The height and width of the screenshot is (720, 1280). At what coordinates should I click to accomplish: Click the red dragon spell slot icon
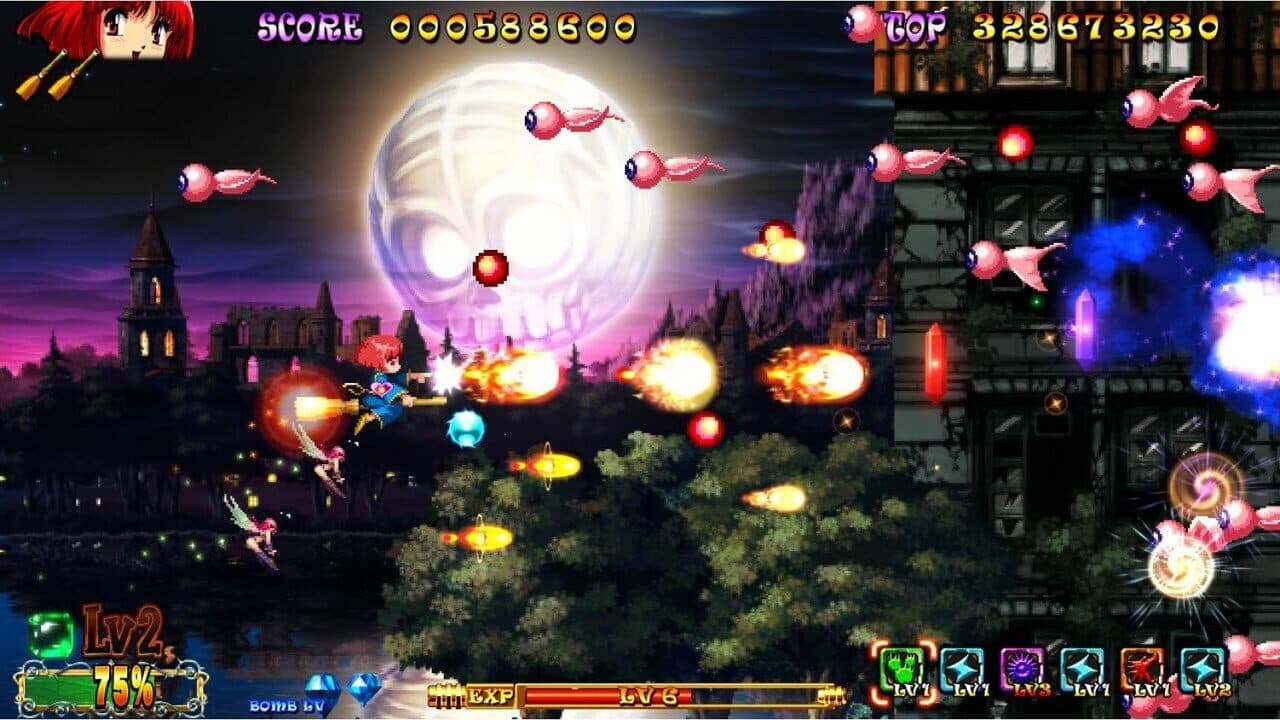pos(1144,668)
